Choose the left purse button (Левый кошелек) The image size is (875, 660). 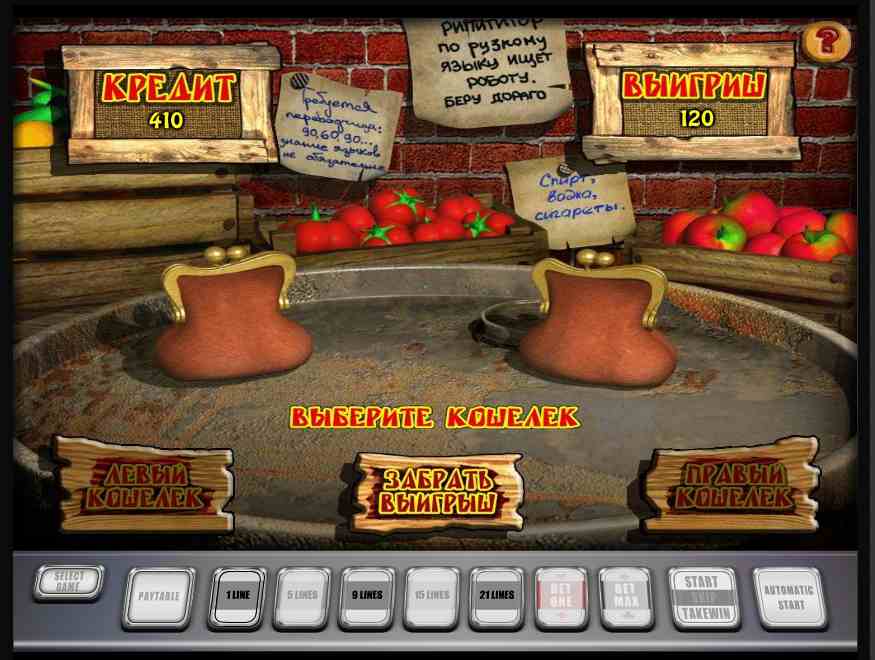(143, 484)
